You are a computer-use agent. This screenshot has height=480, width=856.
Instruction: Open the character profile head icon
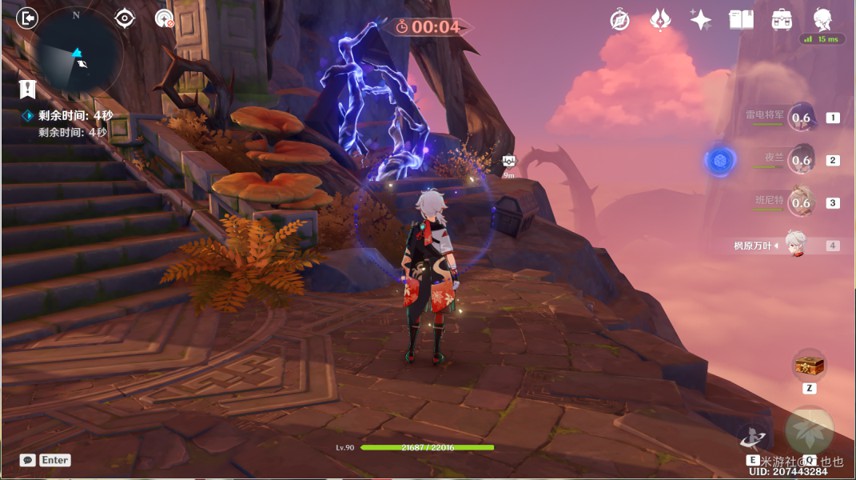click(823, 19)
